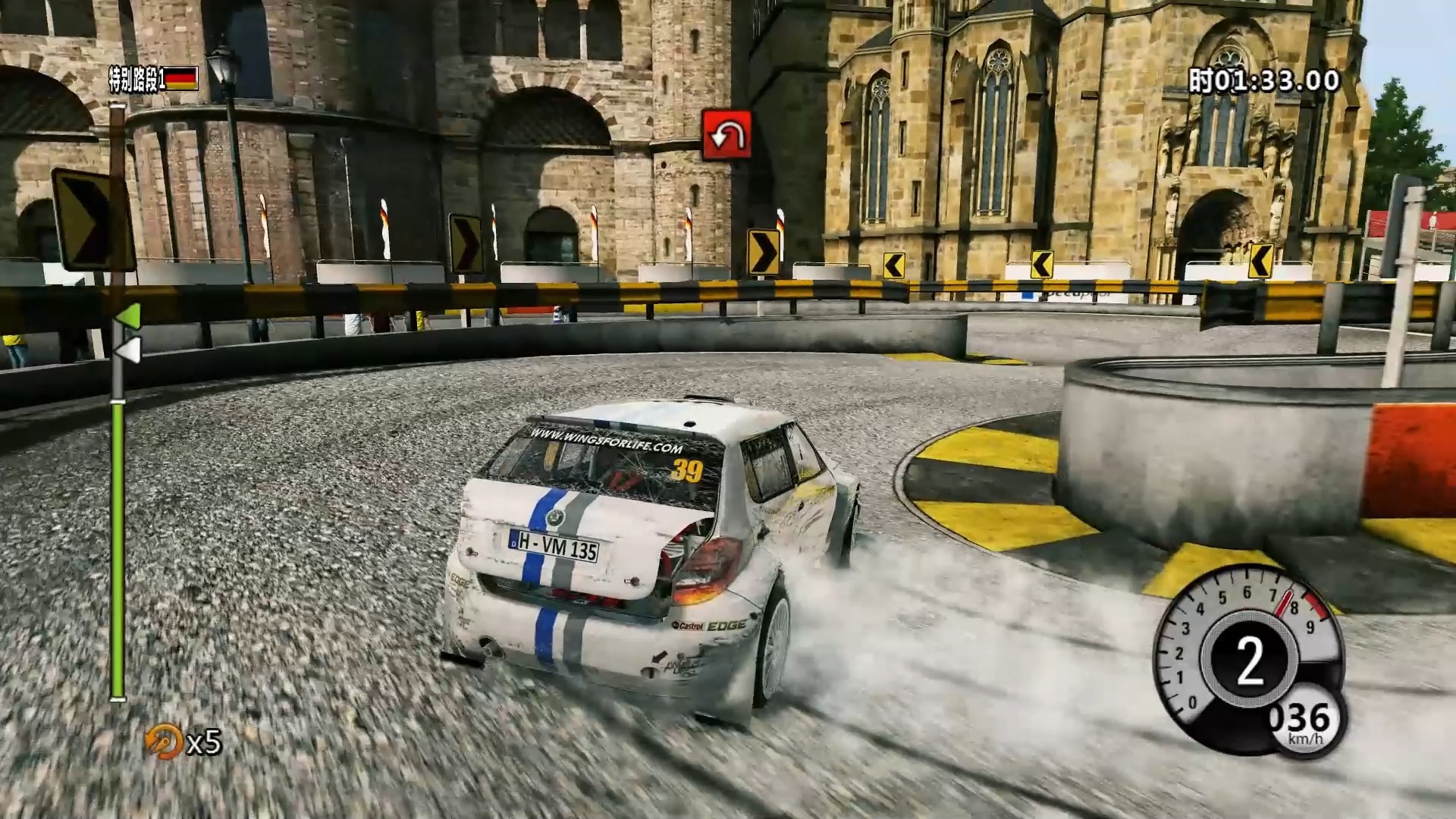
Task: Activate the orange rewind icon
Action: pyautogui.click(x=163, y=741)
